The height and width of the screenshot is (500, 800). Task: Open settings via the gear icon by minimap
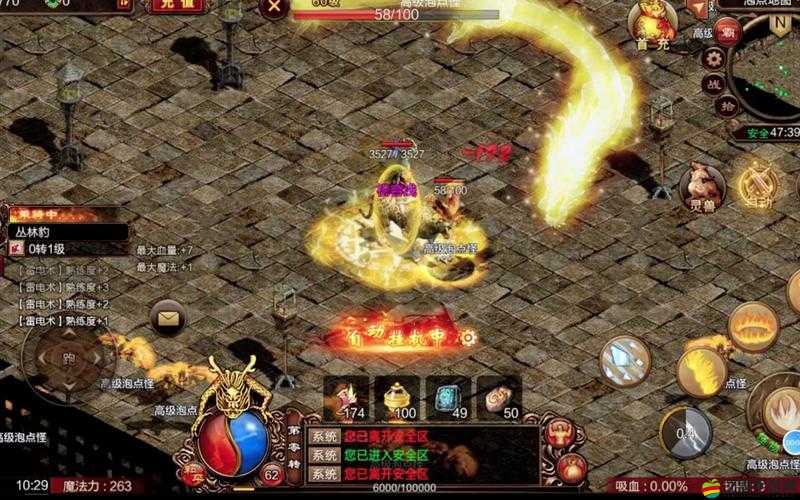(x=713, y=59)
